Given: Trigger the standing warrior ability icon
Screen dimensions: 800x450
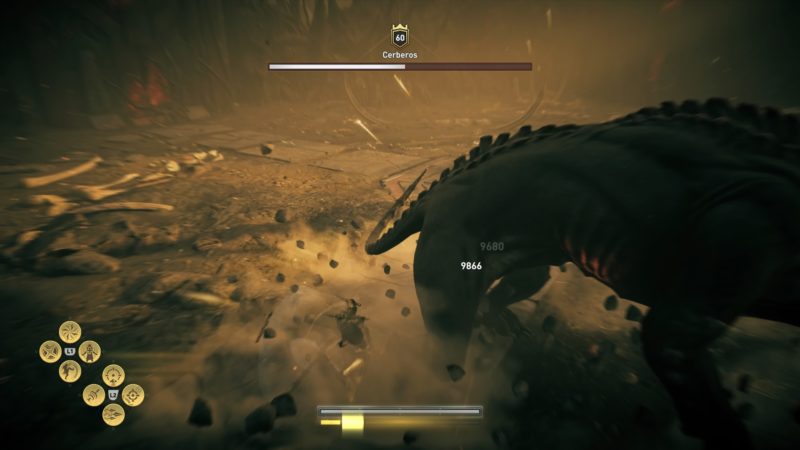Looking at the screenshot, I should click(90, 352).
